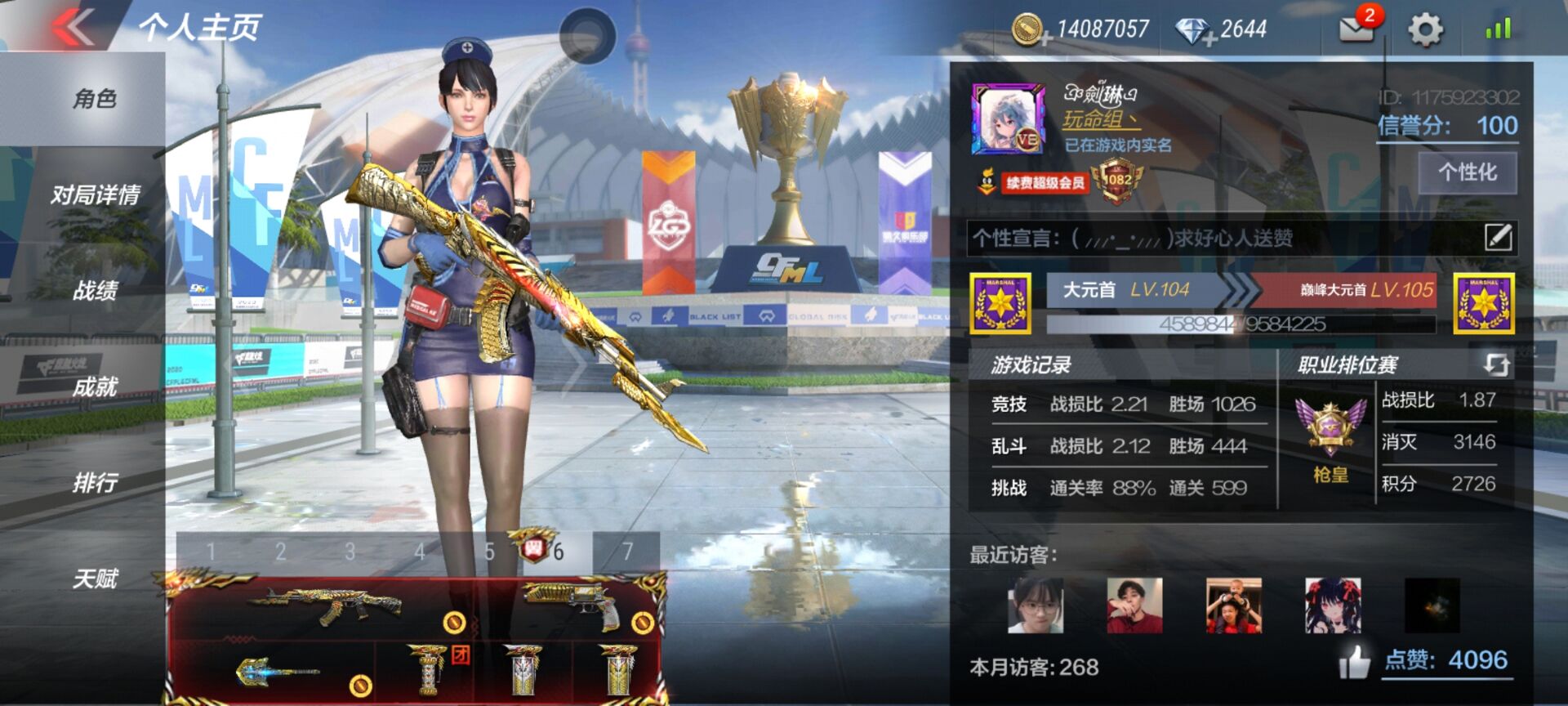Go back with the red arrow button

click(x=75, y=27)
